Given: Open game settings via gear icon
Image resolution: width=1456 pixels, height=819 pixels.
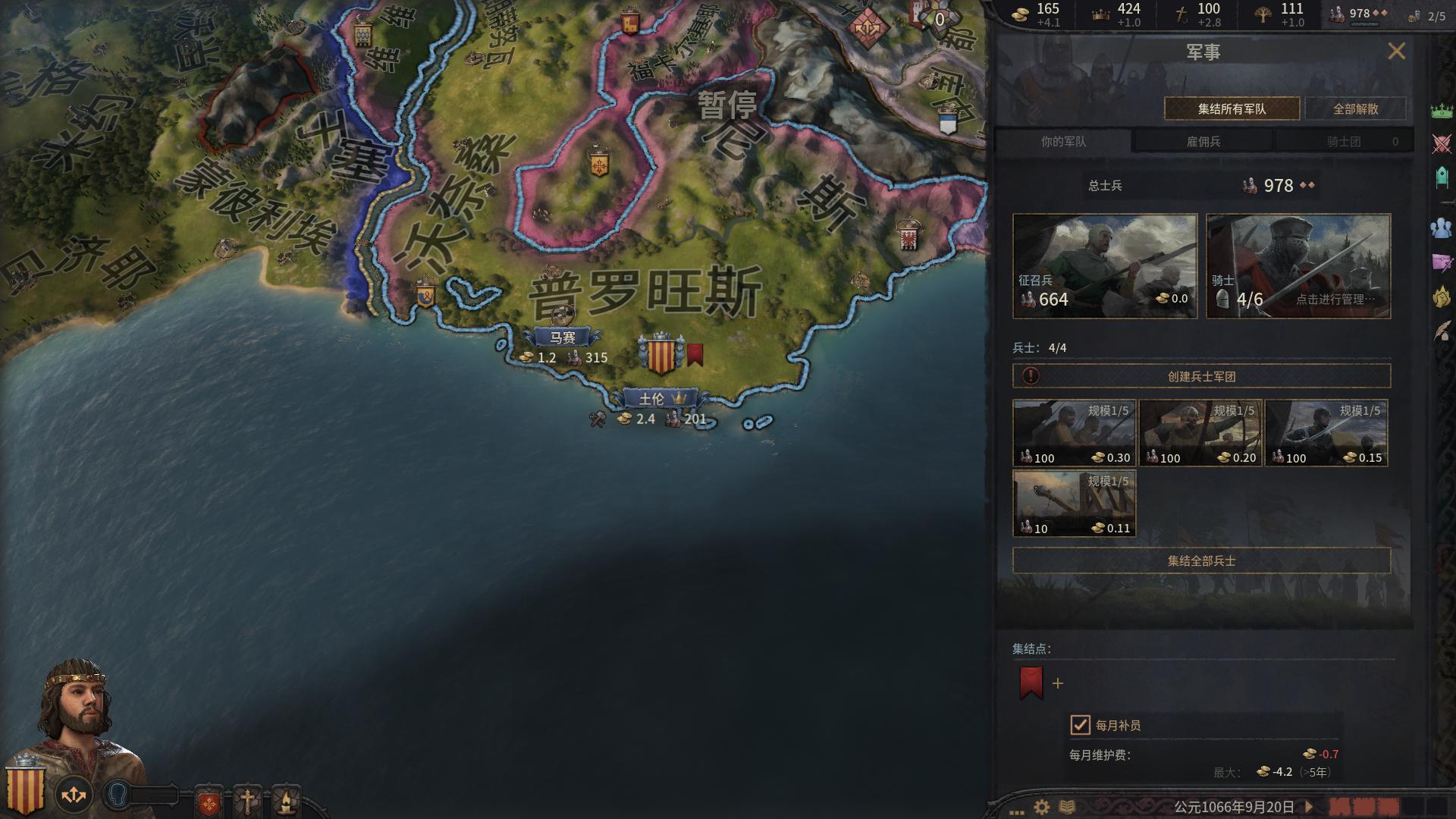Looking at the screenshot, I should 1040,808.
